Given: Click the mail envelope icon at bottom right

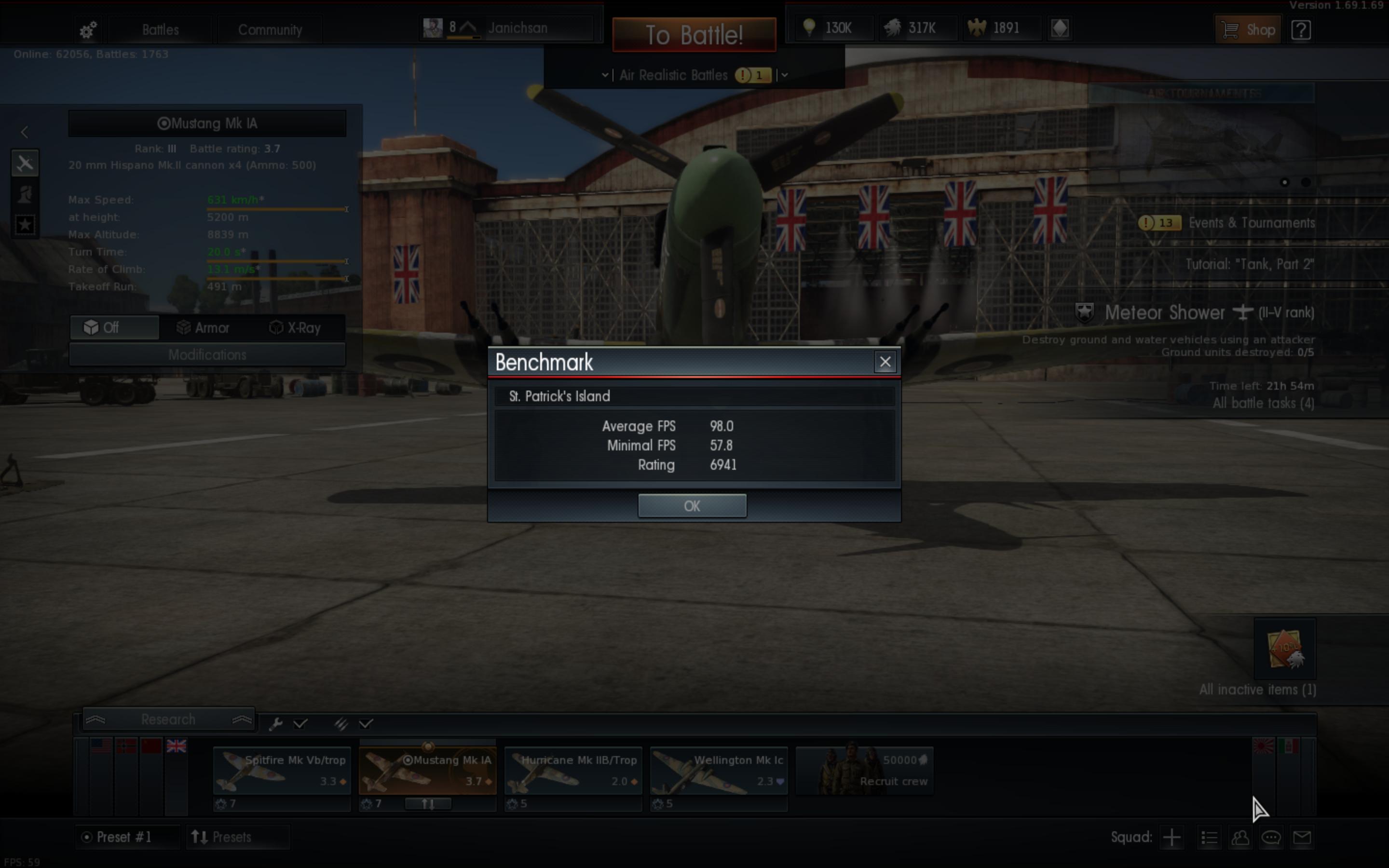Looking at the screenshot, I should [1303, 837].
